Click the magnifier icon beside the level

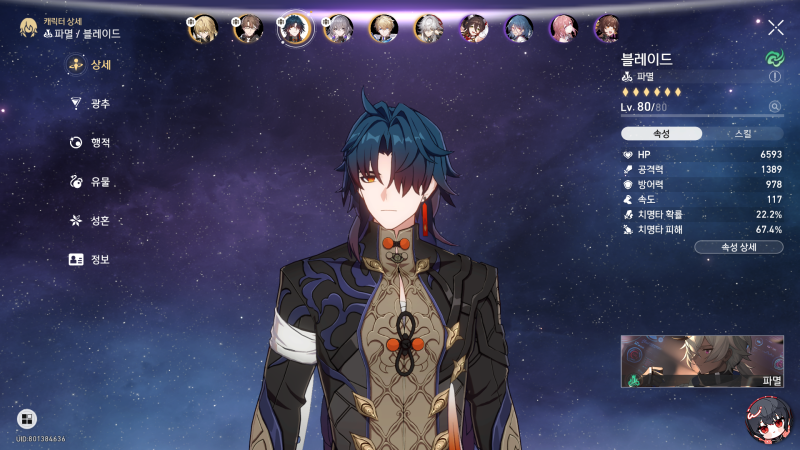click(x=774, y=106)
